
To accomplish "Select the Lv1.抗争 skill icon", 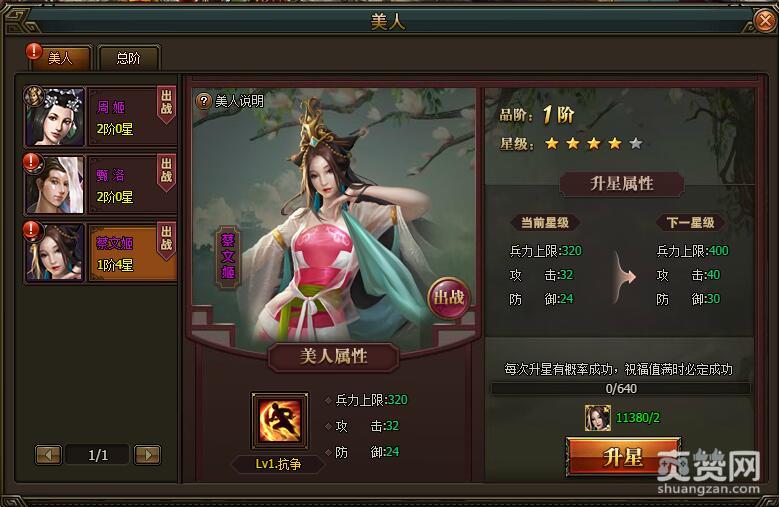I will click(279, 420).
